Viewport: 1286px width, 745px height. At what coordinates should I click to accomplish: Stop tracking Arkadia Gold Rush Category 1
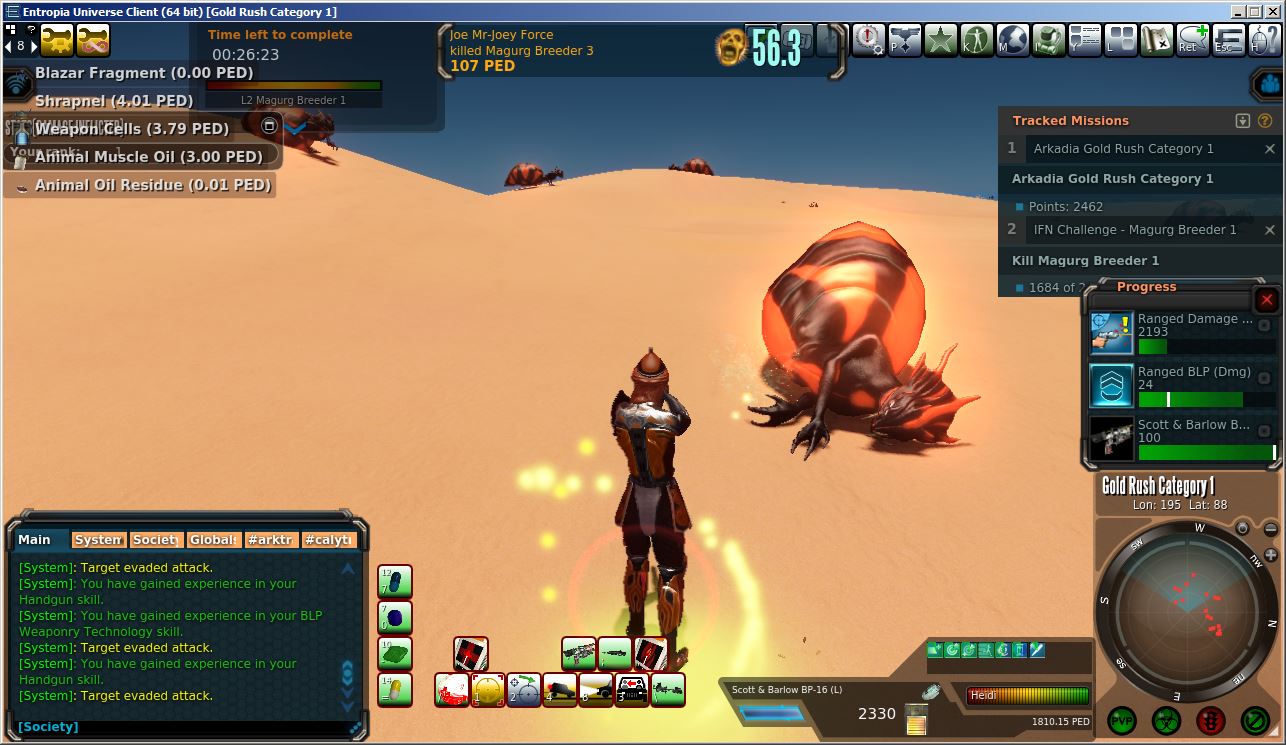pyautogui.click(x=1270, y=149)
